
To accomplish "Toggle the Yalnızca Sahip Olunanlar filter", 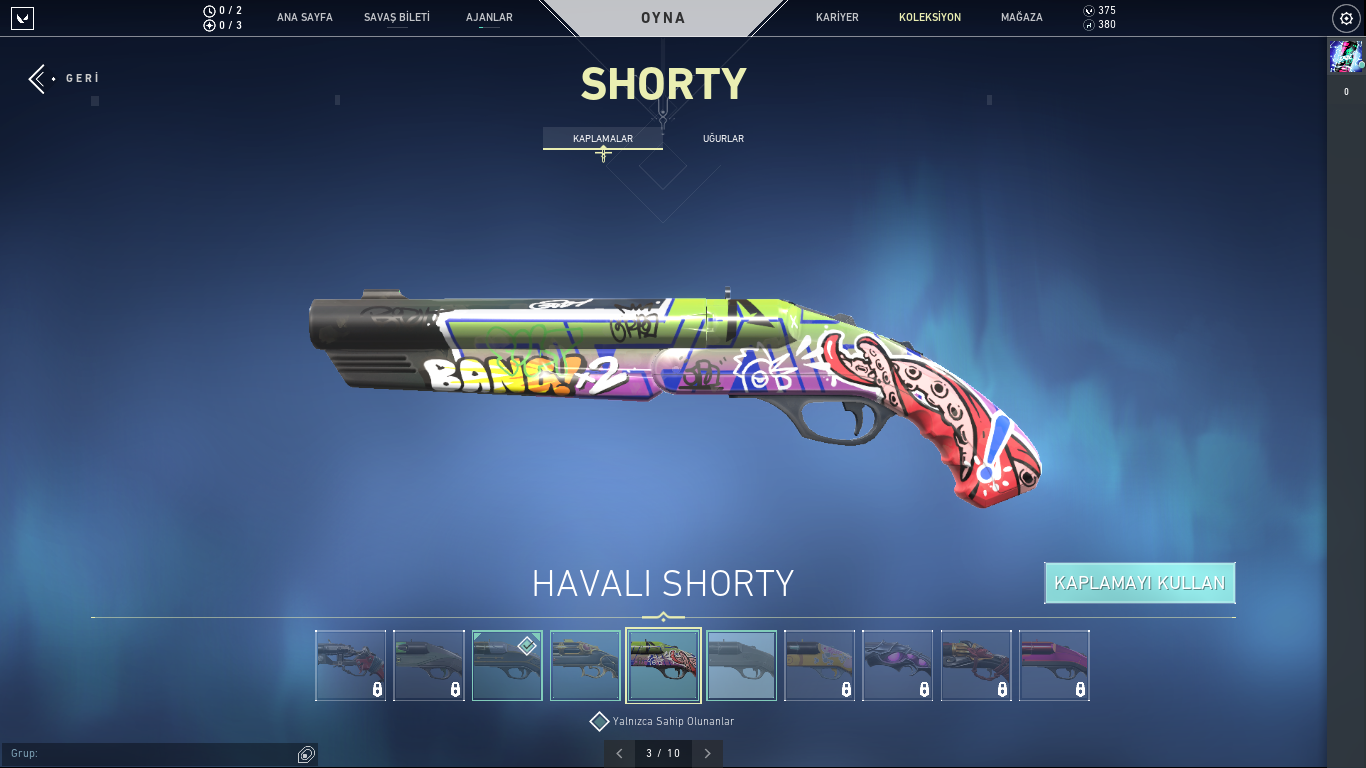I will [599, 721].
